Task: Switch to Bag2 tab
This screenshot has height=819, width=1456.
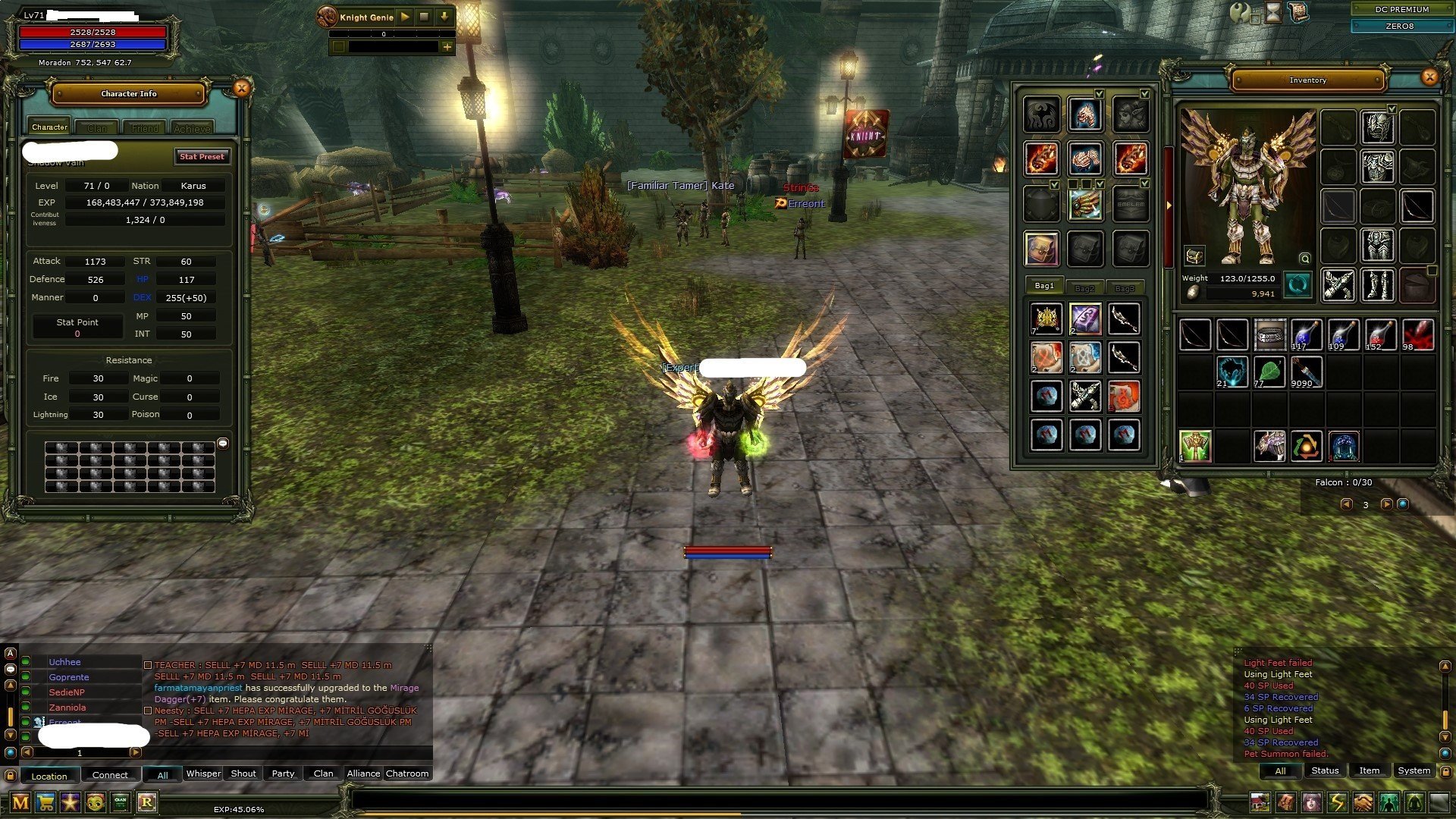Action: pos(1084,288)
